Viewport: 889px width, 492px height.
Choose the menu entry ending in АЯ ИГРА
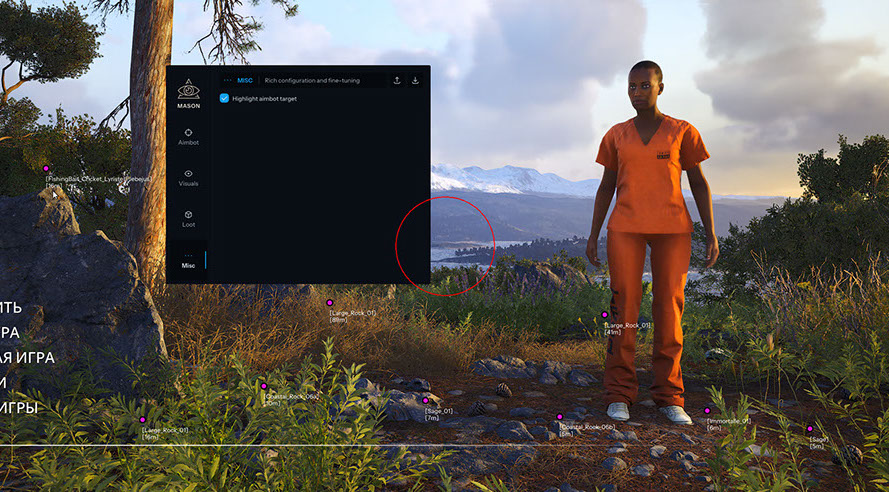click(27, 357)
